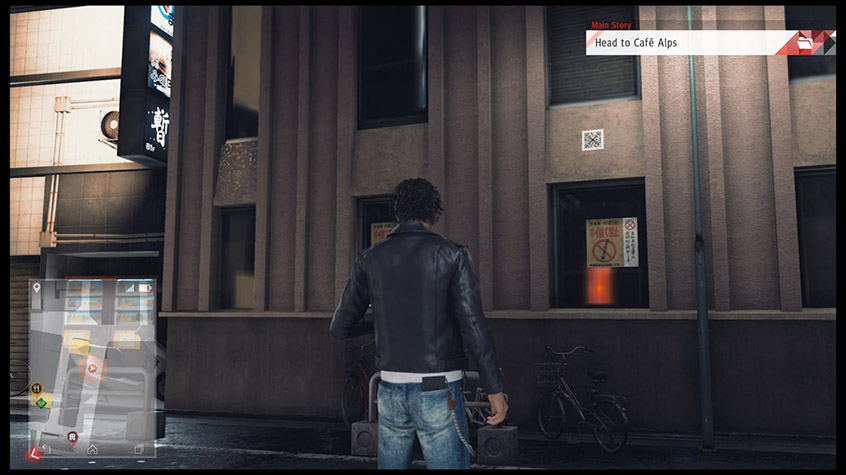Click the restaurant fork-and-knife map marker
846x475 pixels.
click(37, 388)
